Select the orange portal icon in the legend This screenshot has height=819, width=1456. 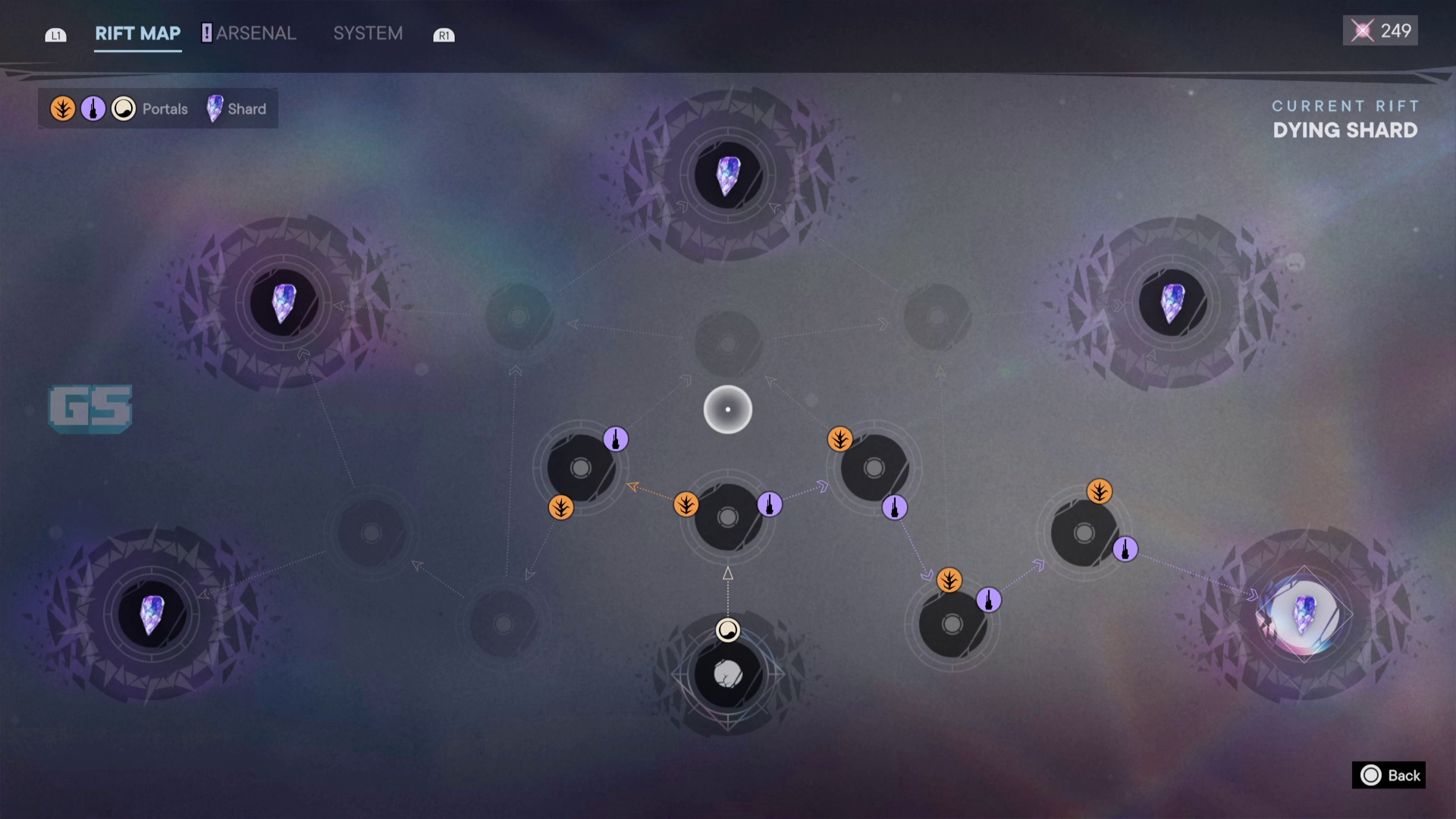[62, 108]
